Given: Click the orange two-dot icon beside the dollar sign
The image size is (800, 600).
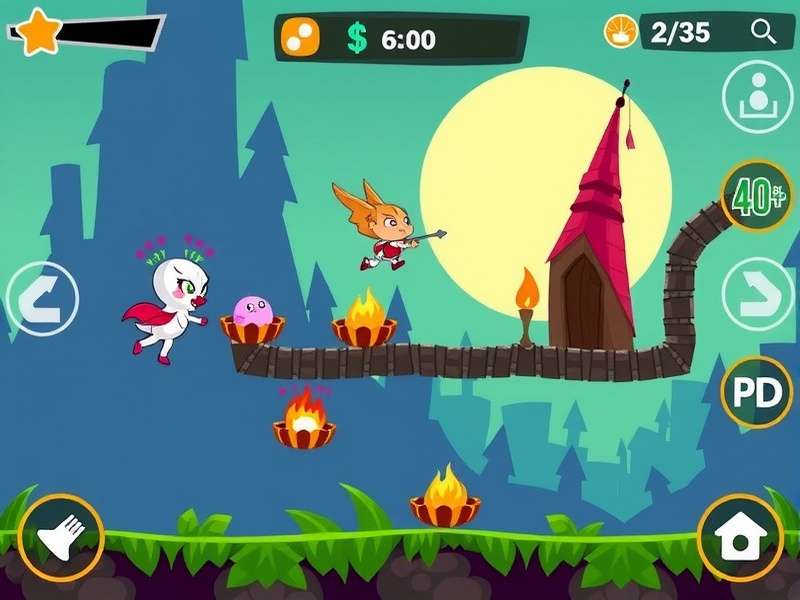Looking at the screenshot, I should (x=299, y=38).
